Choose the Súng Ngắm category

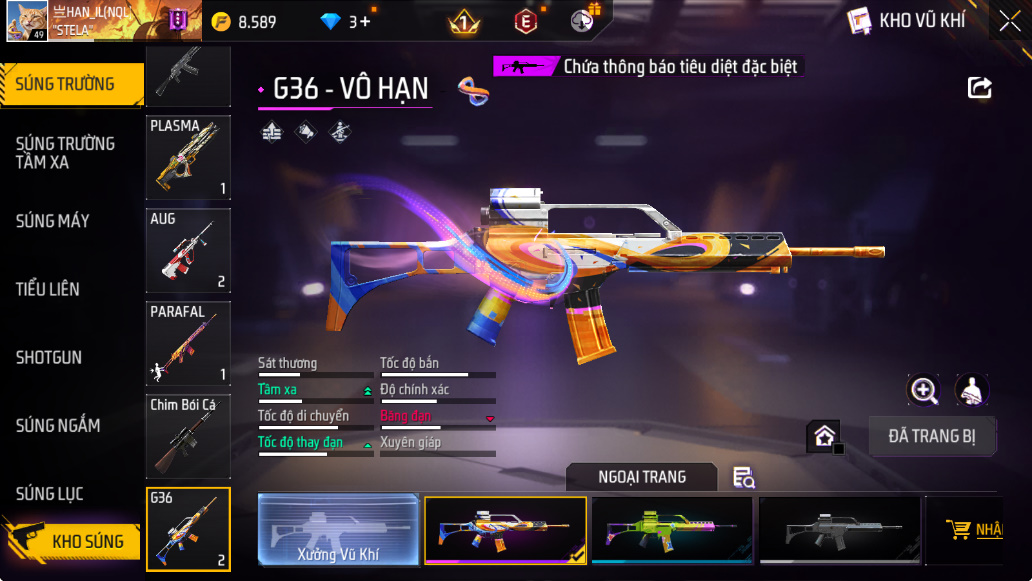58,425
